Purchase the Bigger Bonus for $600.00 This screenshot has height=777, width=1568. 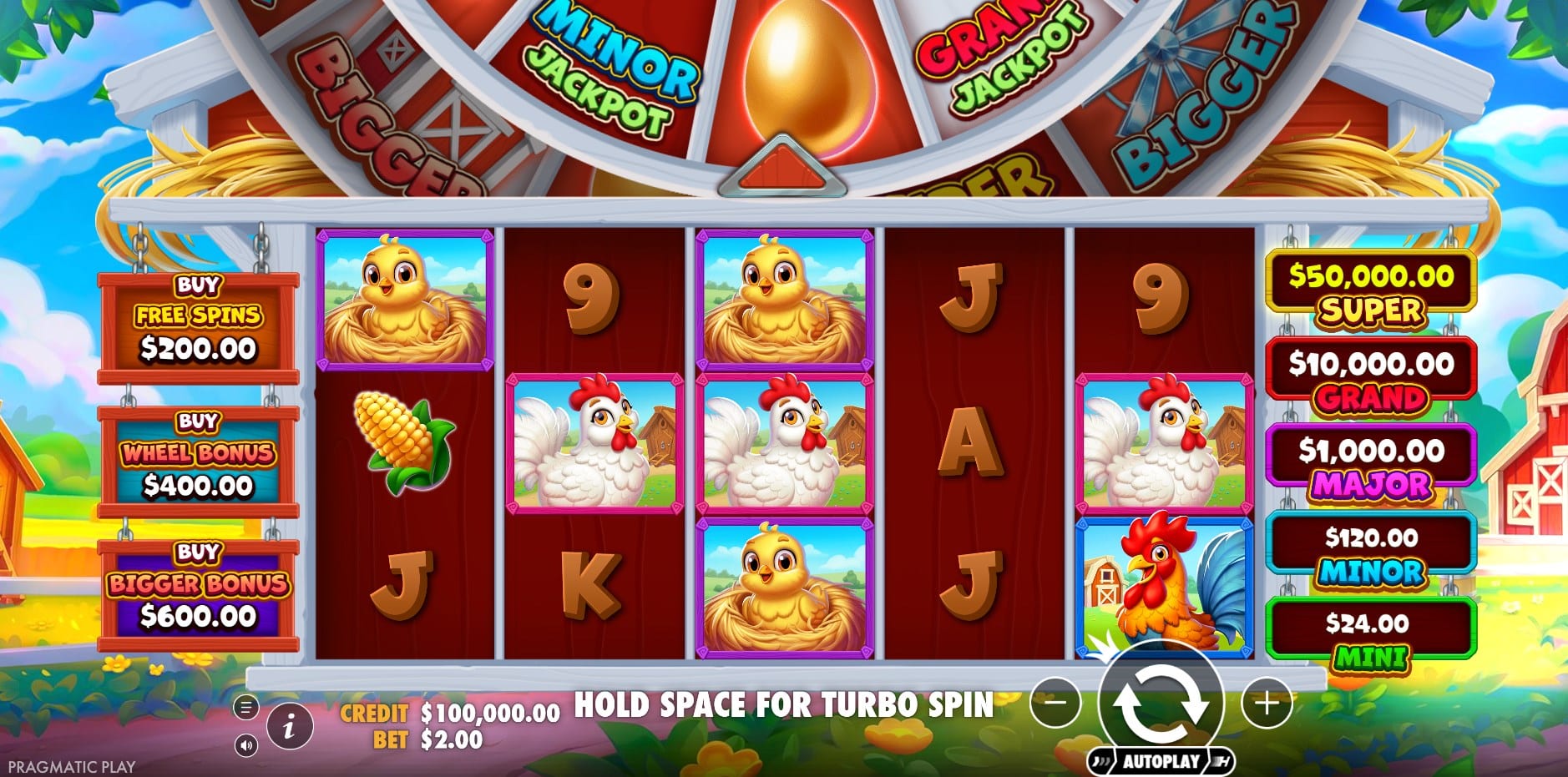click(x=198, y=592)
